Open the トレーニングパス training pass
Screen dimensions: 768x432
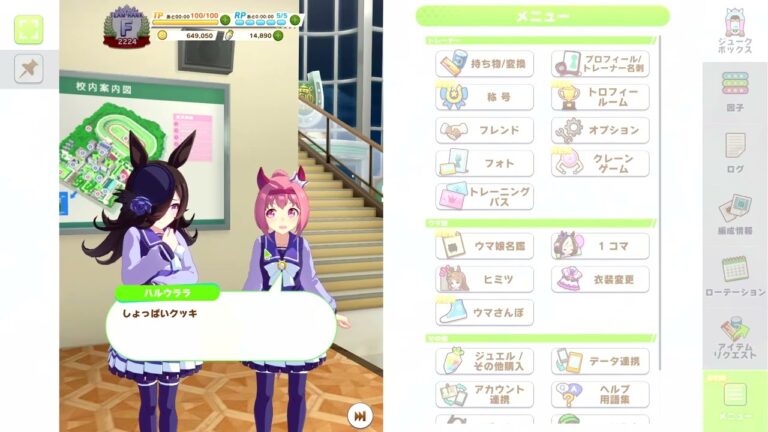(x=485, y=196)
